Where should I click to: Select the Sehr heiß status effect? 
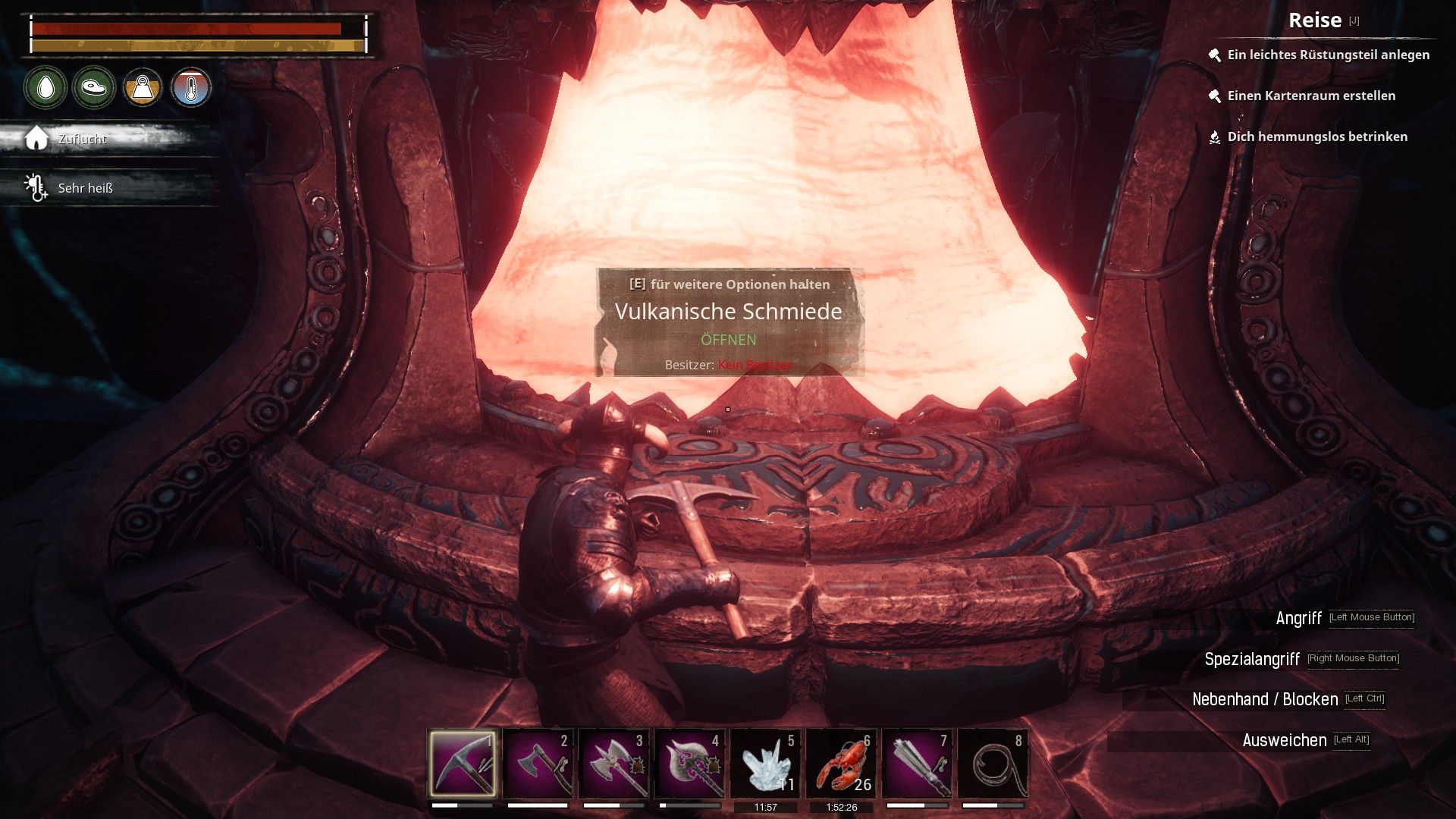(x=84, y=188)
